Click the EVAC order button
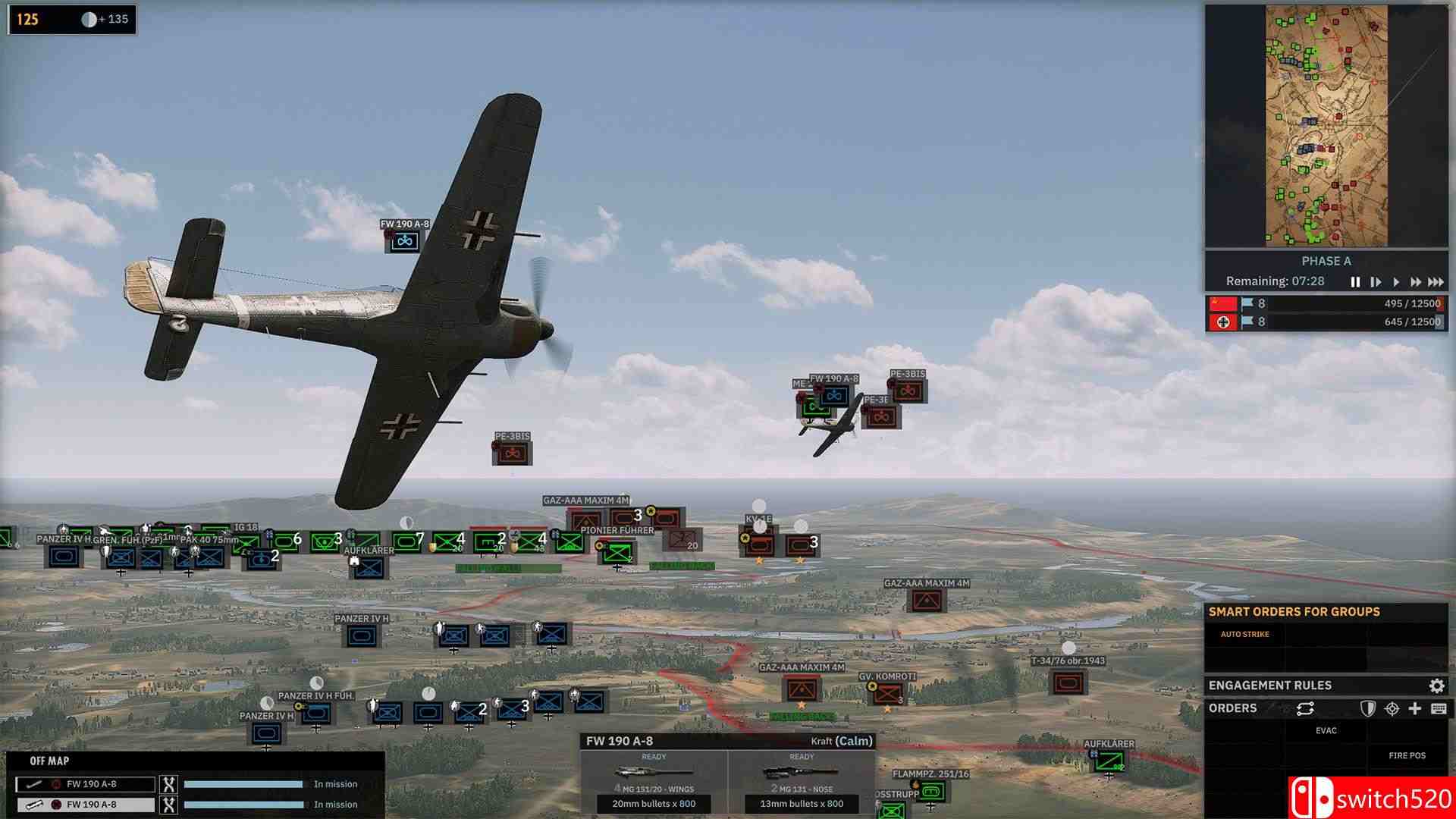The image size is (1456, 819). (x=1325, y=730)
